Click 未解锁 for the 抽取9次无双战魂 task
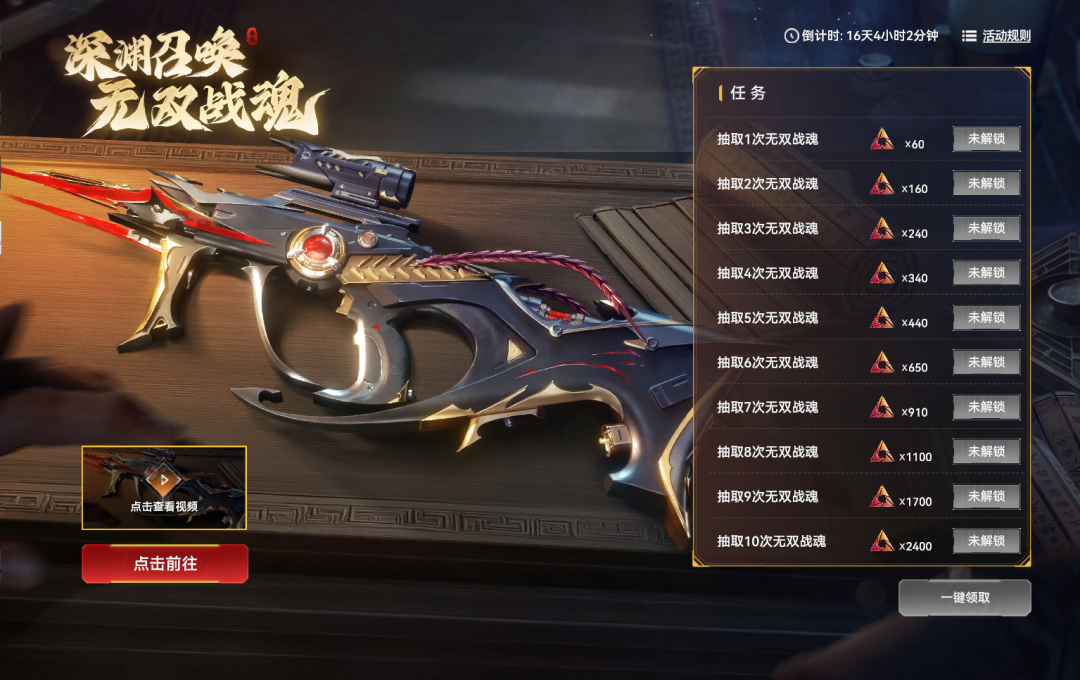The image size is (1080, 680). (986, 496)
